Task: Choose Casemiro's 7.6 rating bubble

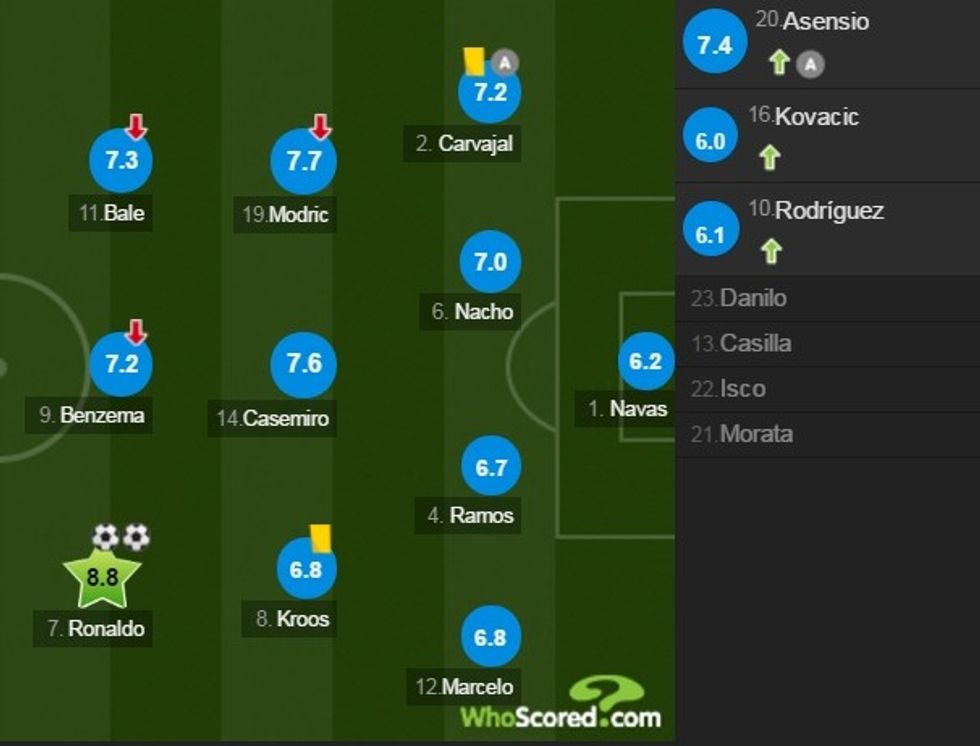Action: [303, 364]
